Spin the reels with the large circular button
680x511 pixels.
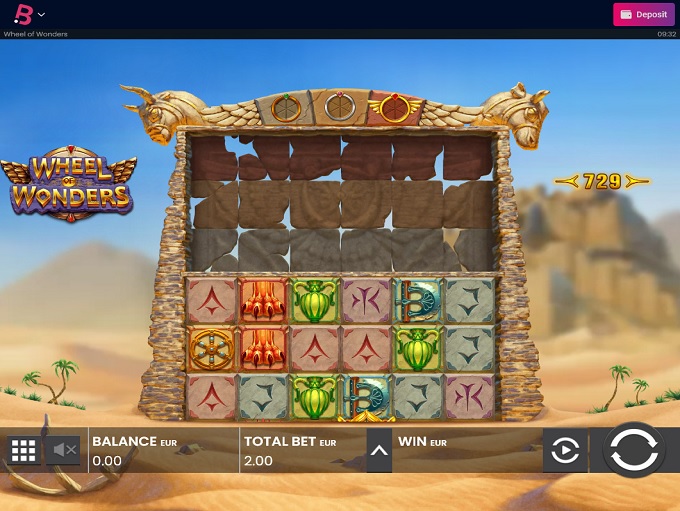click(634, 451)
